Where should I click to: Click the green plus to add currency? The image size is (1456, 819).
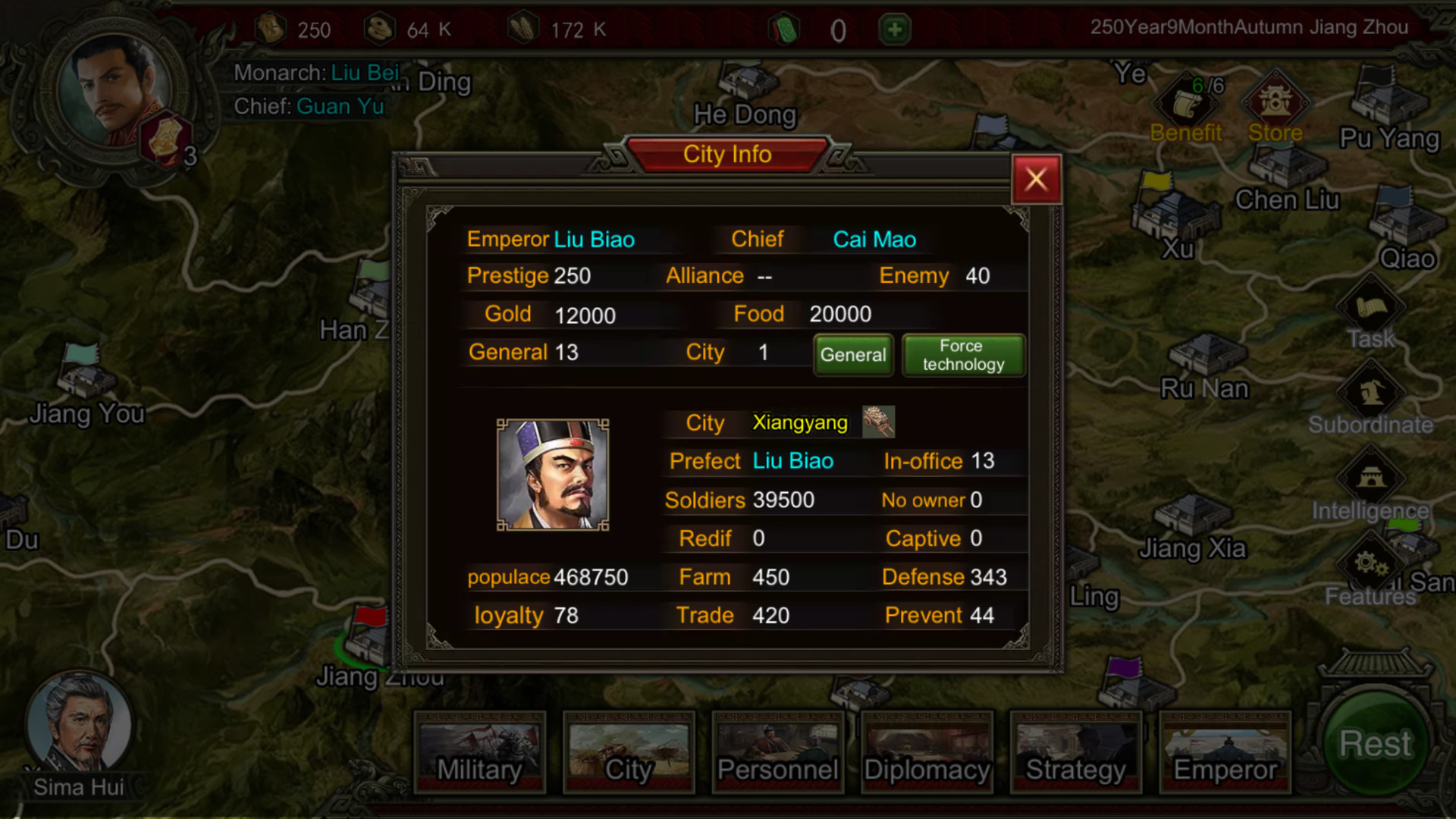[893, 29]
